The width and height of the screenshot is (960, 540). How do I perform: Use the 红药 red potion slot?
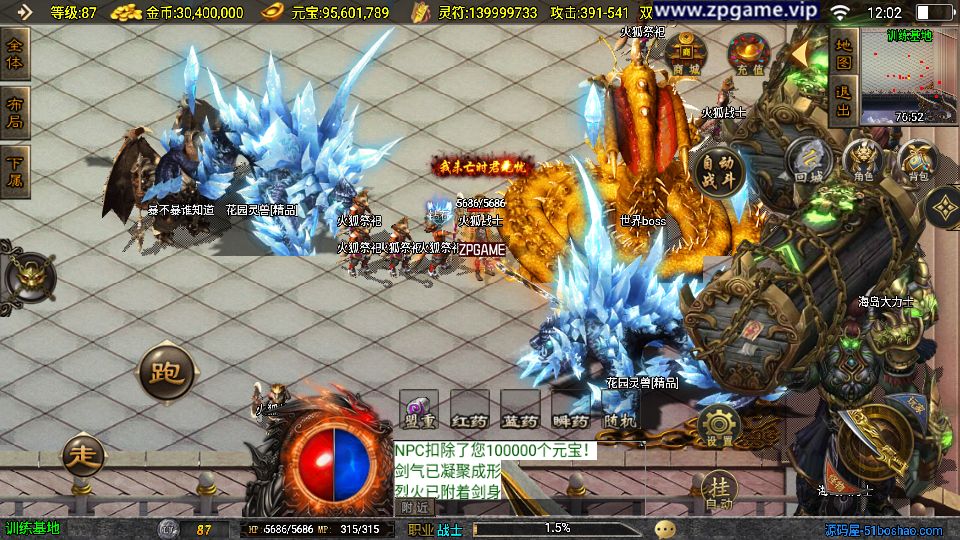point(469,410)
